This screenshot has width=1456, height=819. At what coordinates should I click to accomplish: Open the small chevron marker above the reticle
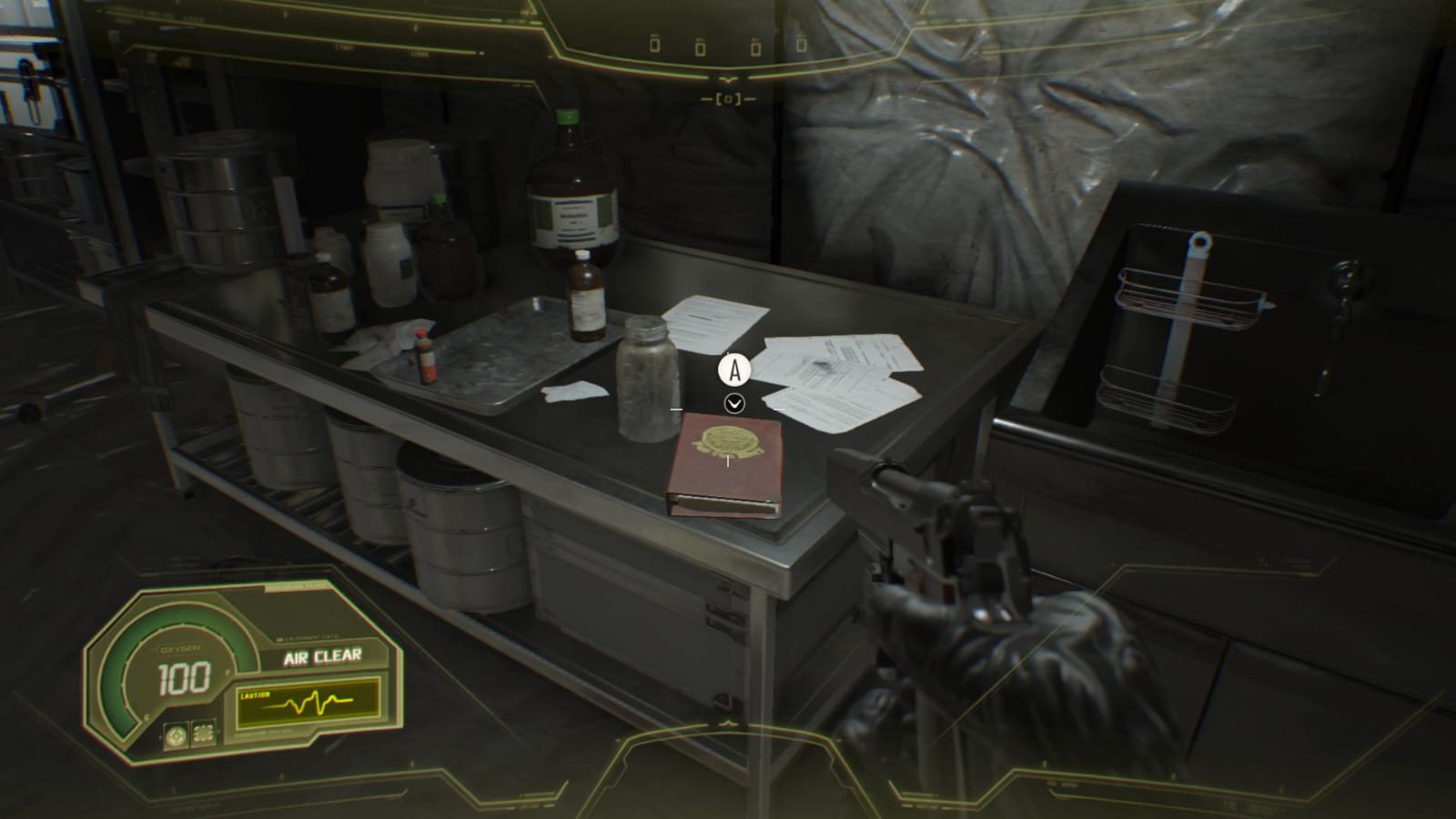[x=728, y=80]
